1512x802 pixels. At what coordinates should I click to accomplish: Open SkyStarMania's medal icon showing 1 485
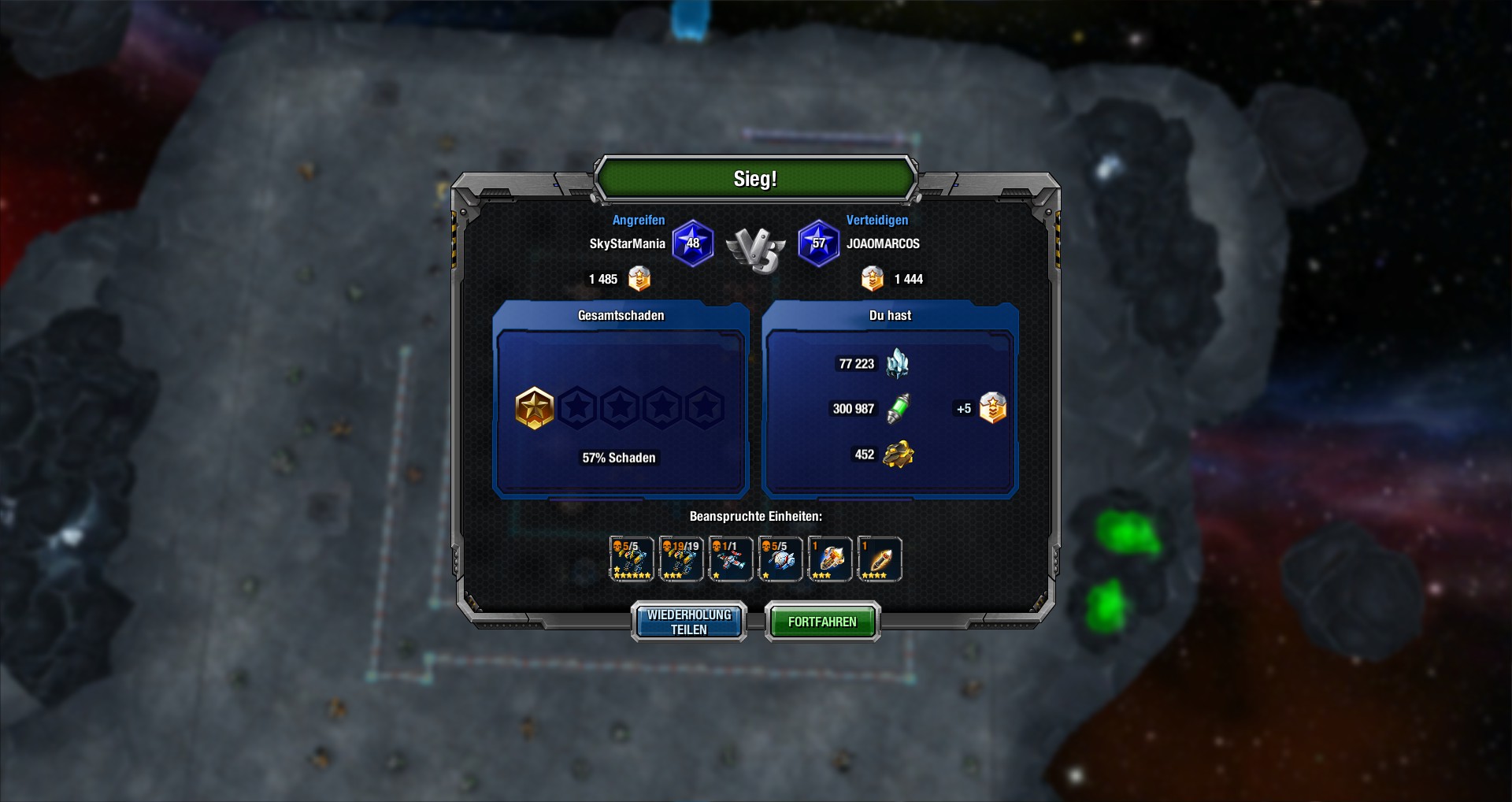pos(639,279)
